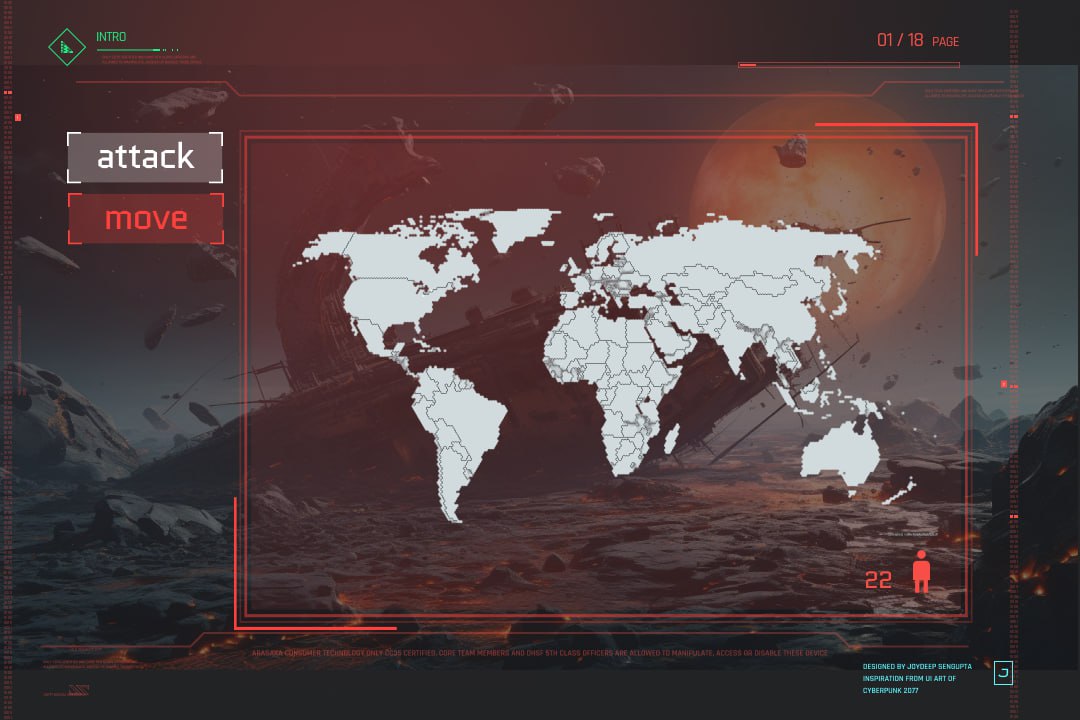Choose the red move button

tap(145, 218)
